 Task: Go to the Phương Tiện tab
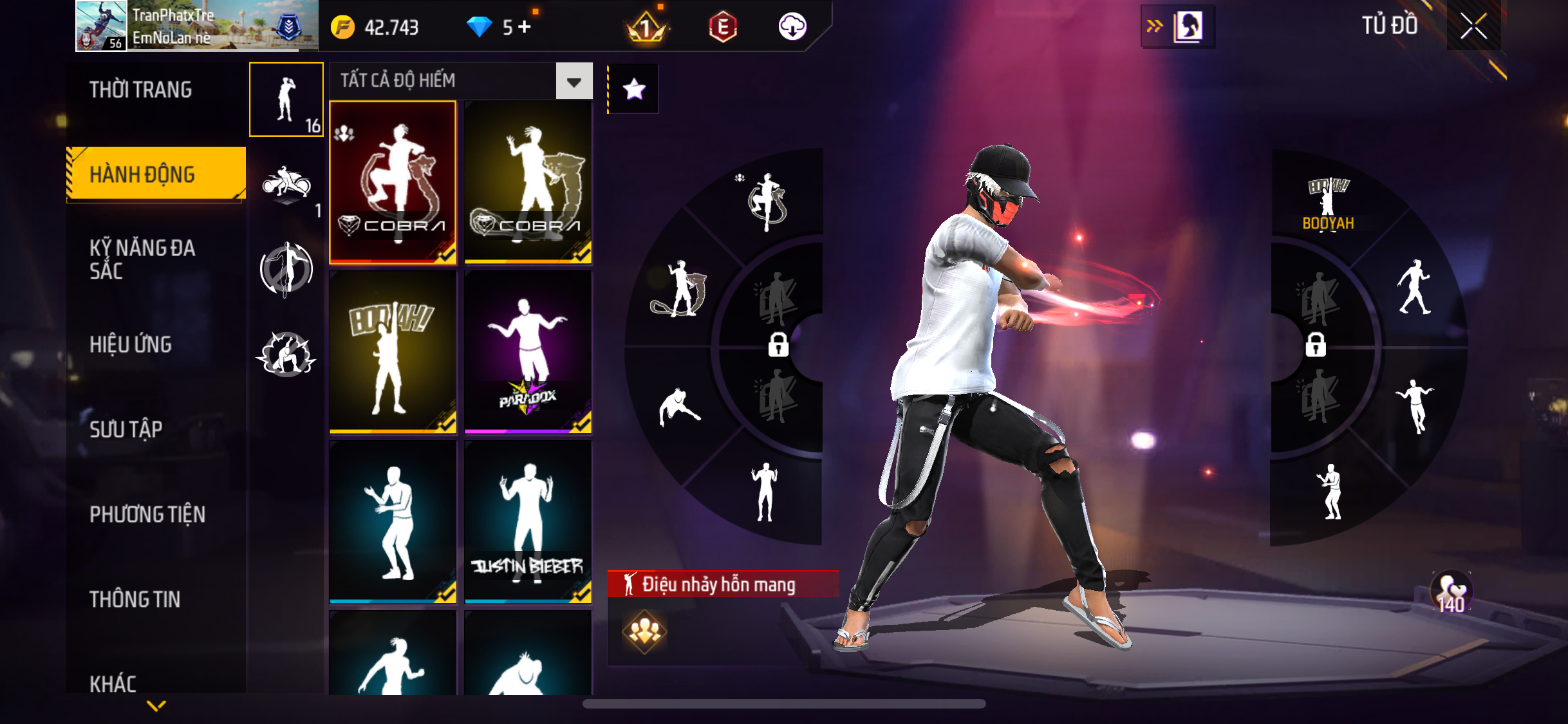[147, 514]
